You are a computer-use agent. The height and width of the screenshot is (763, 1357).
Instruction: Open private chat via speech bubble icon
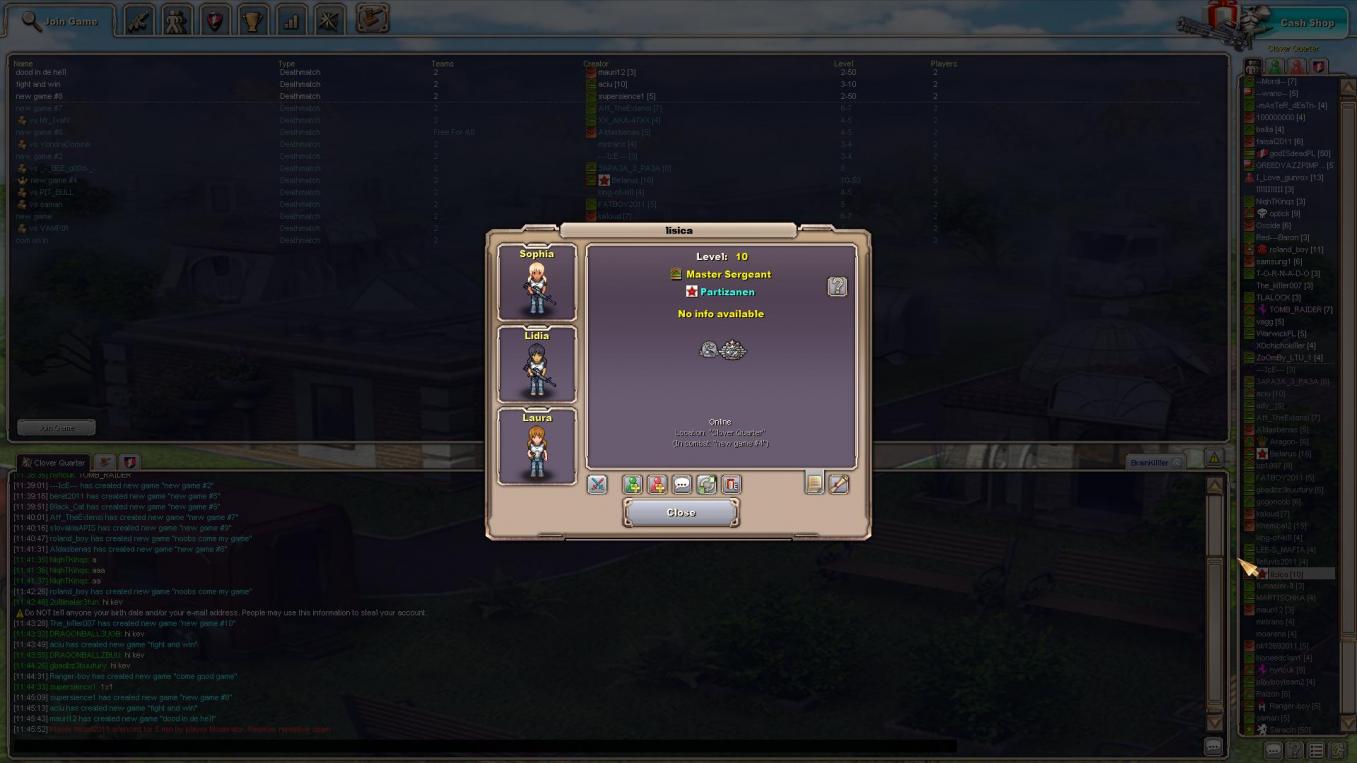(x=682, y=485)
